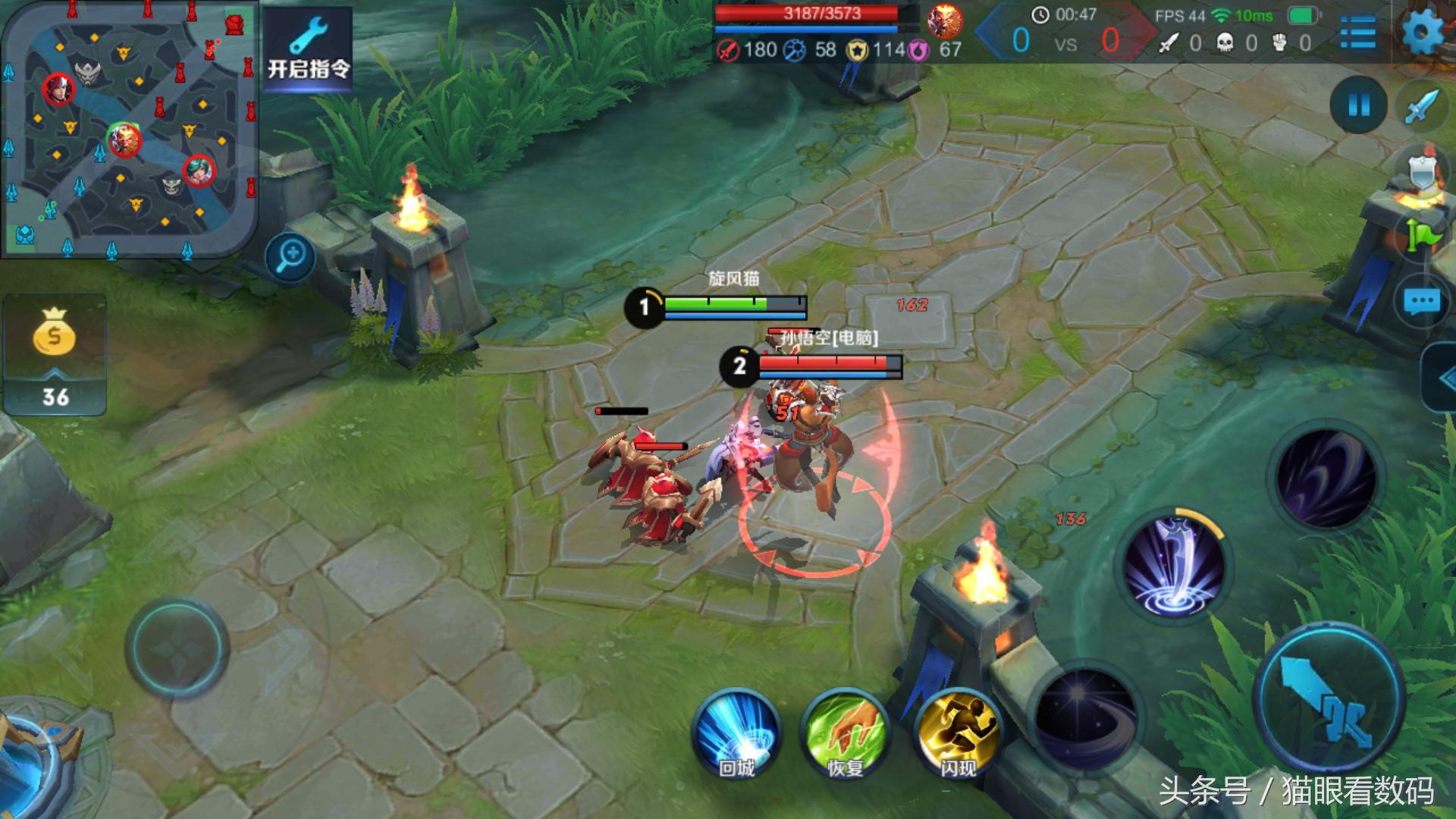Show the scoreboard list icon
This screenshot has height=819, width=1456.
(1357, 33)
